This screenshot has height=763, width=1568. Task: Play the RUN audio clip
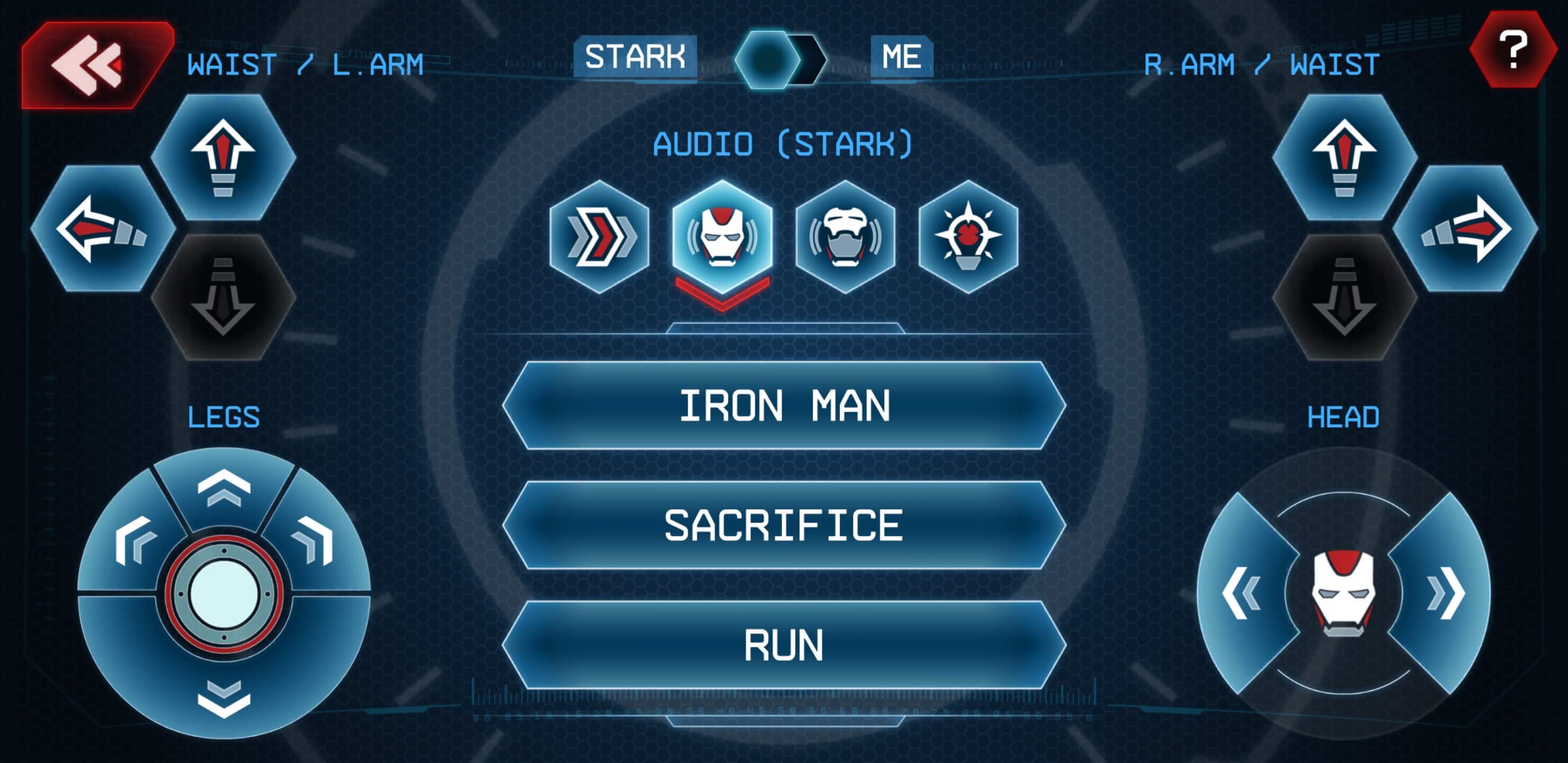(x=784, y=645)
